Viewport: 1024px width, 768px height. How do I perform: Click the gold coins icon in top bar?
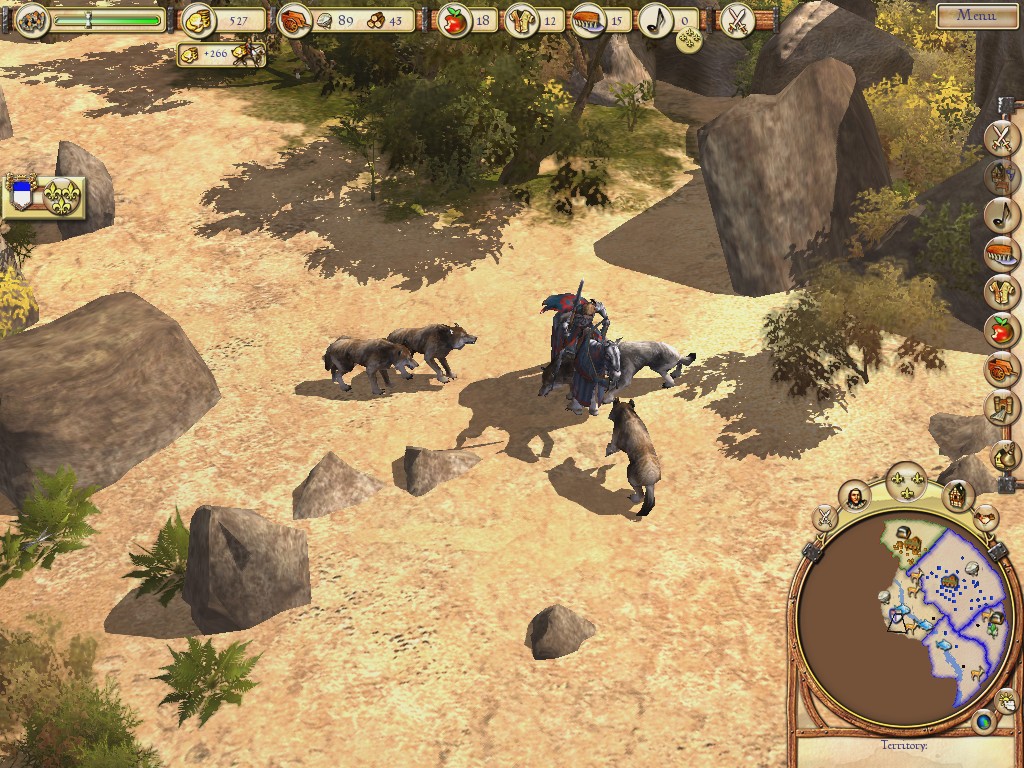(x=199, y=20)
